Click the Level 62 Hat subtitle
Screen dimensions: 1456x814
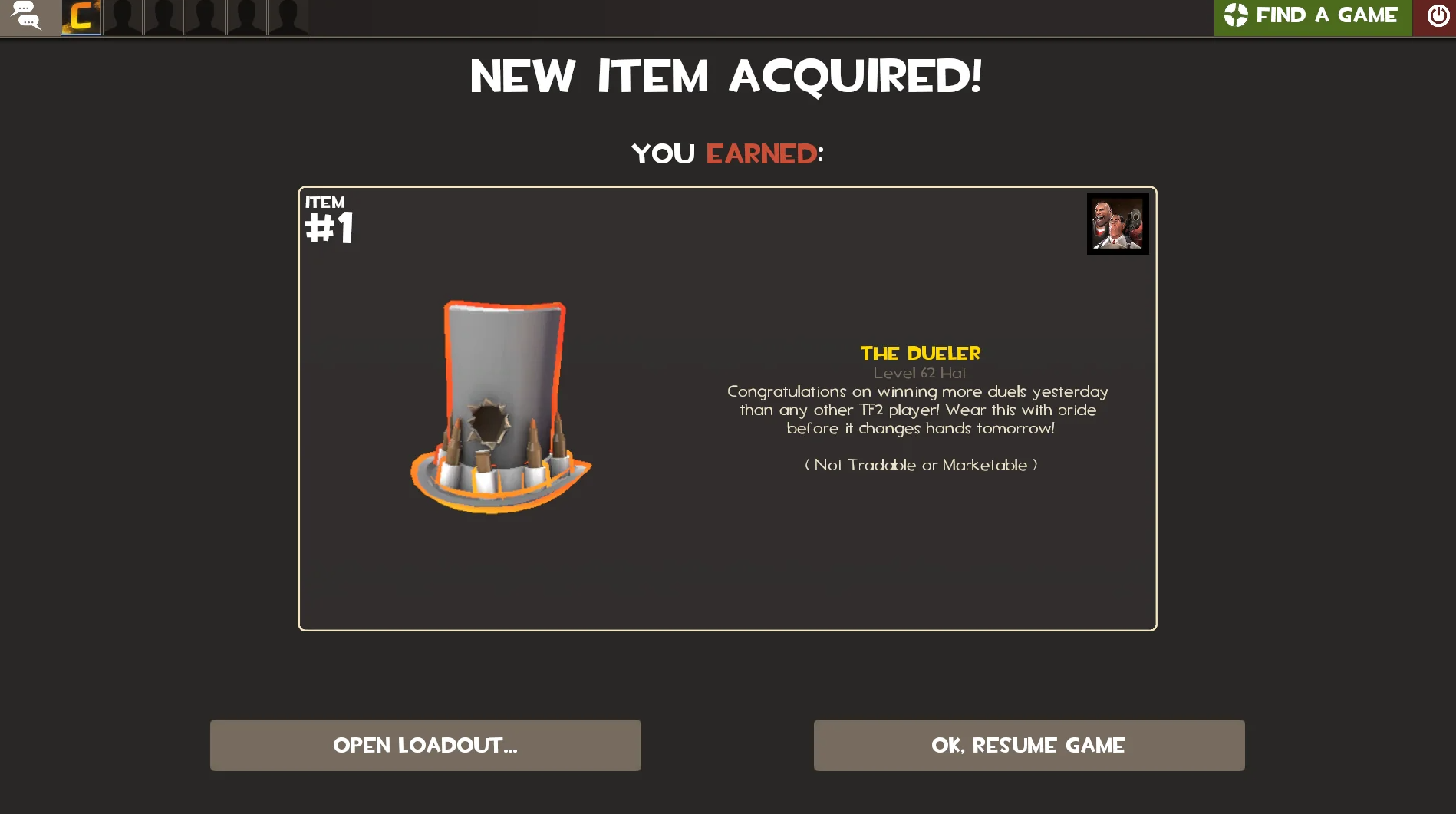click(x=921, y=373)
